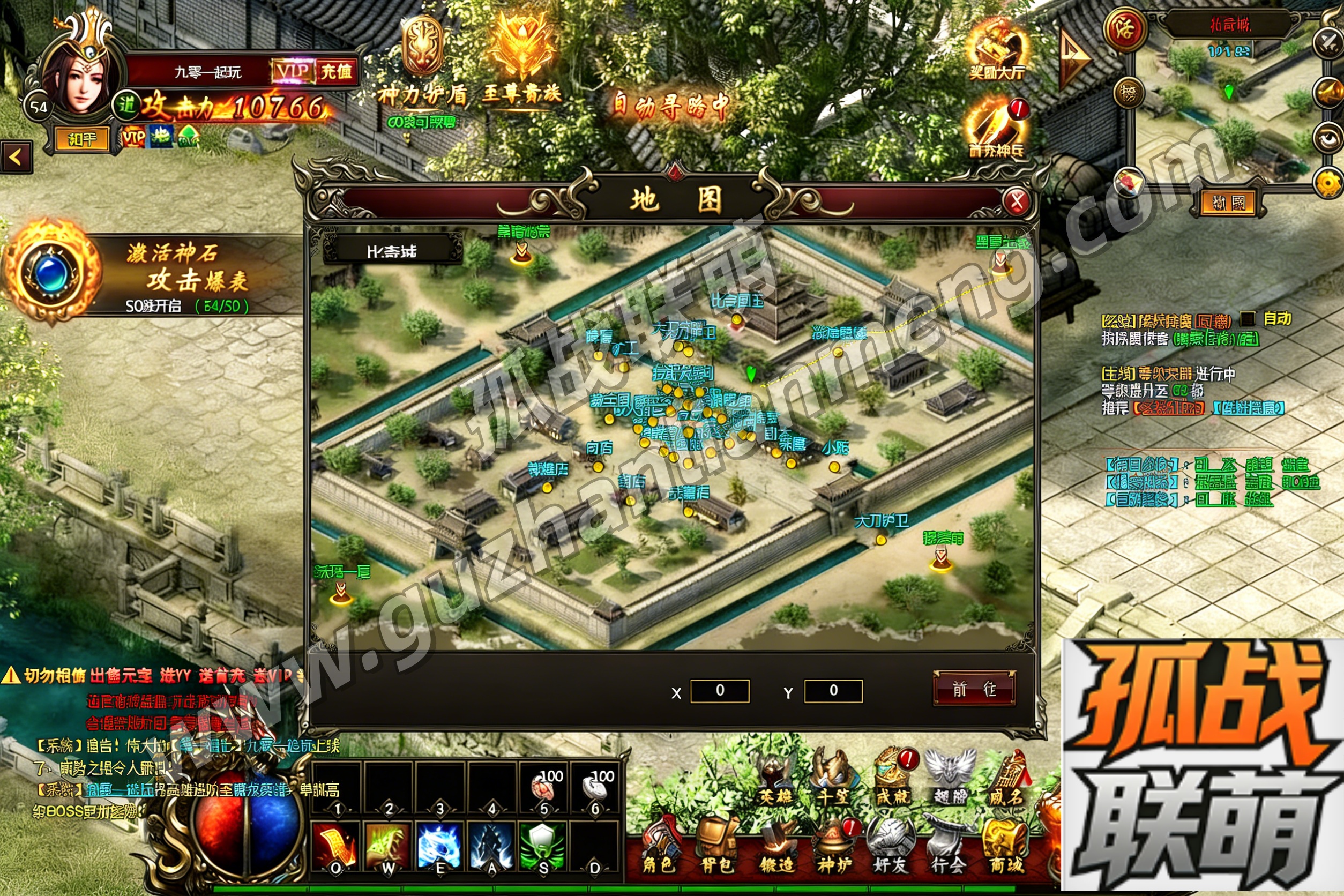Open the 充值 recharge button
This screenshot has width=1344, height=896.
tap(336, 71)
